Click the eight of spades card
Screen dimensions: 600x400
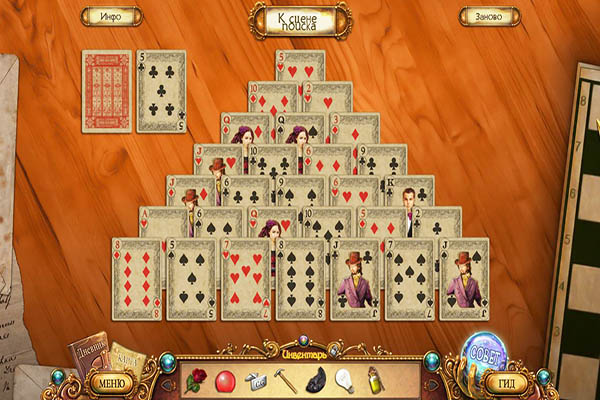301,278
